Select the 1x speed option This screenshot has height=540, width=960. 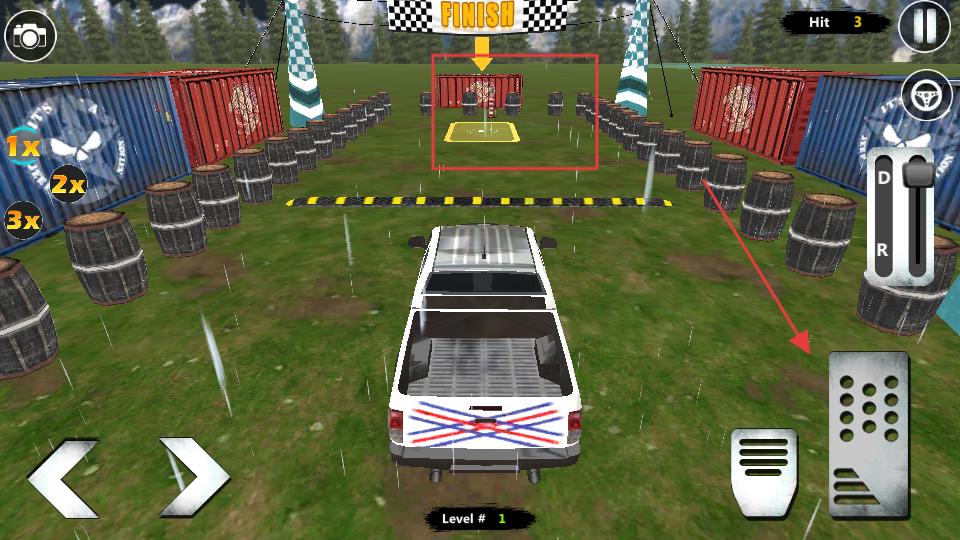coord(23,148)
